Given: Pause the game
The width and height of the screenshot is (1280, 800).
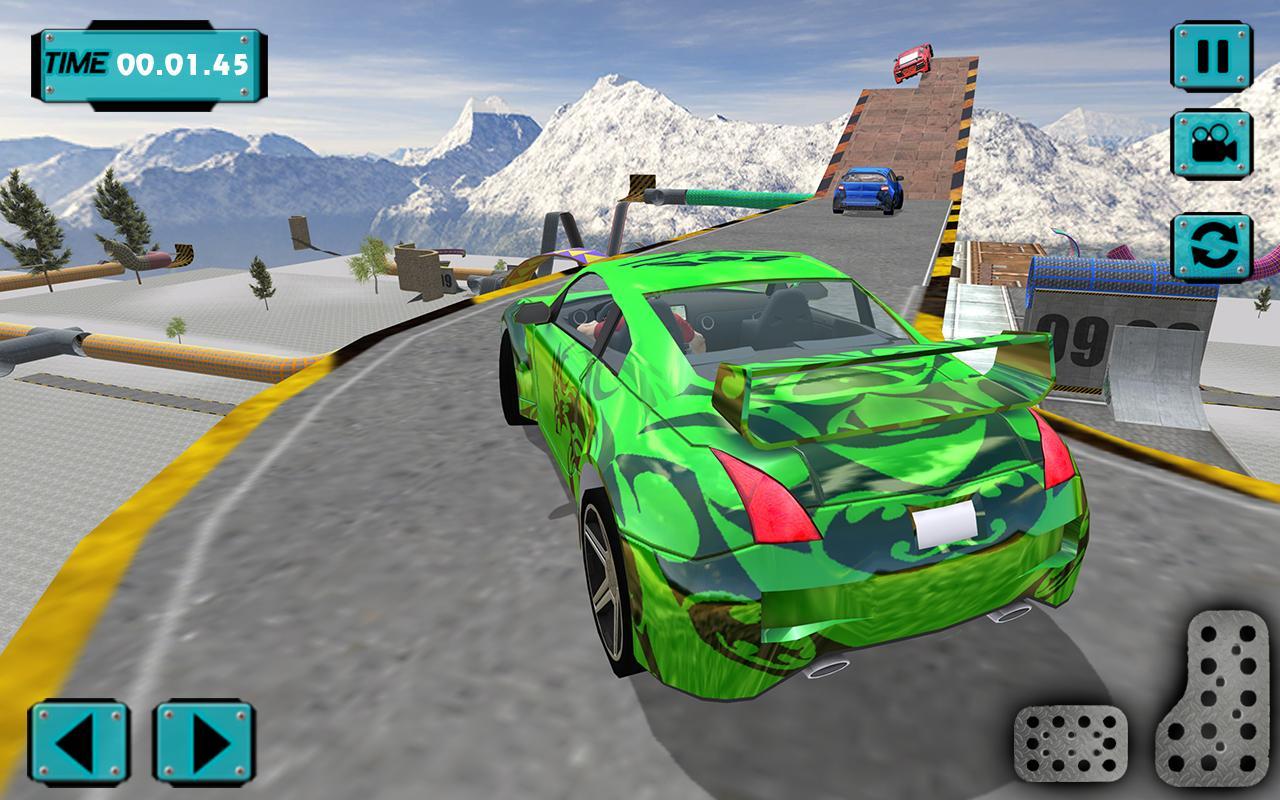Looking at the screenshot, I should (1213, 55).
